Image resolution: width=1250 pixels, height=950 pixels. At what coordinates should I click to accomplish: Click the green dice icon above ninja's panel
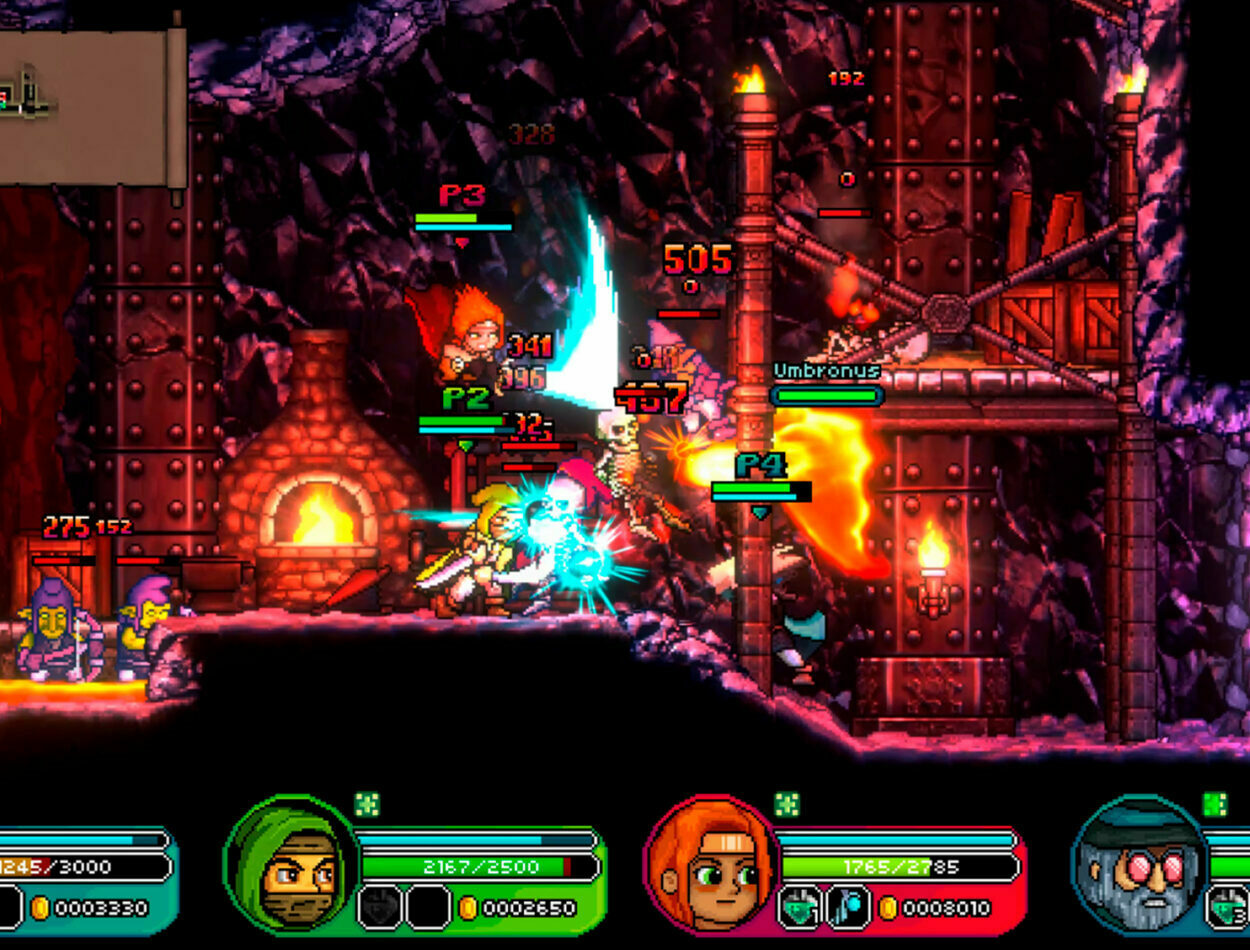click(367, 805)
